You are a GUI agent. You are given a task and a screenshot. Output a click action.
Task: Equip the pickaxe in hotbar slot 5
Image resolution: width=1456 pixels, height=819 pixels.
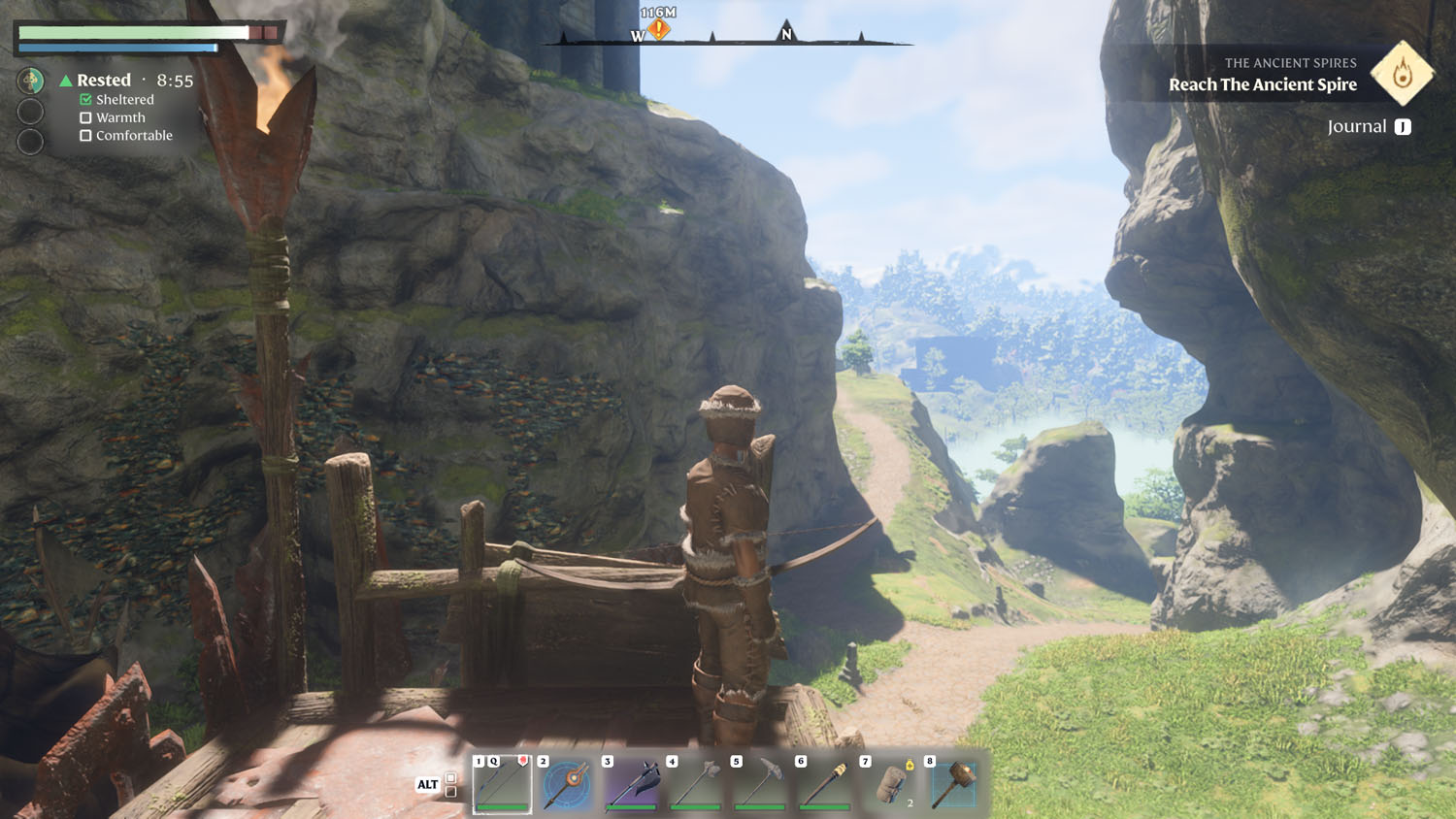760,784
